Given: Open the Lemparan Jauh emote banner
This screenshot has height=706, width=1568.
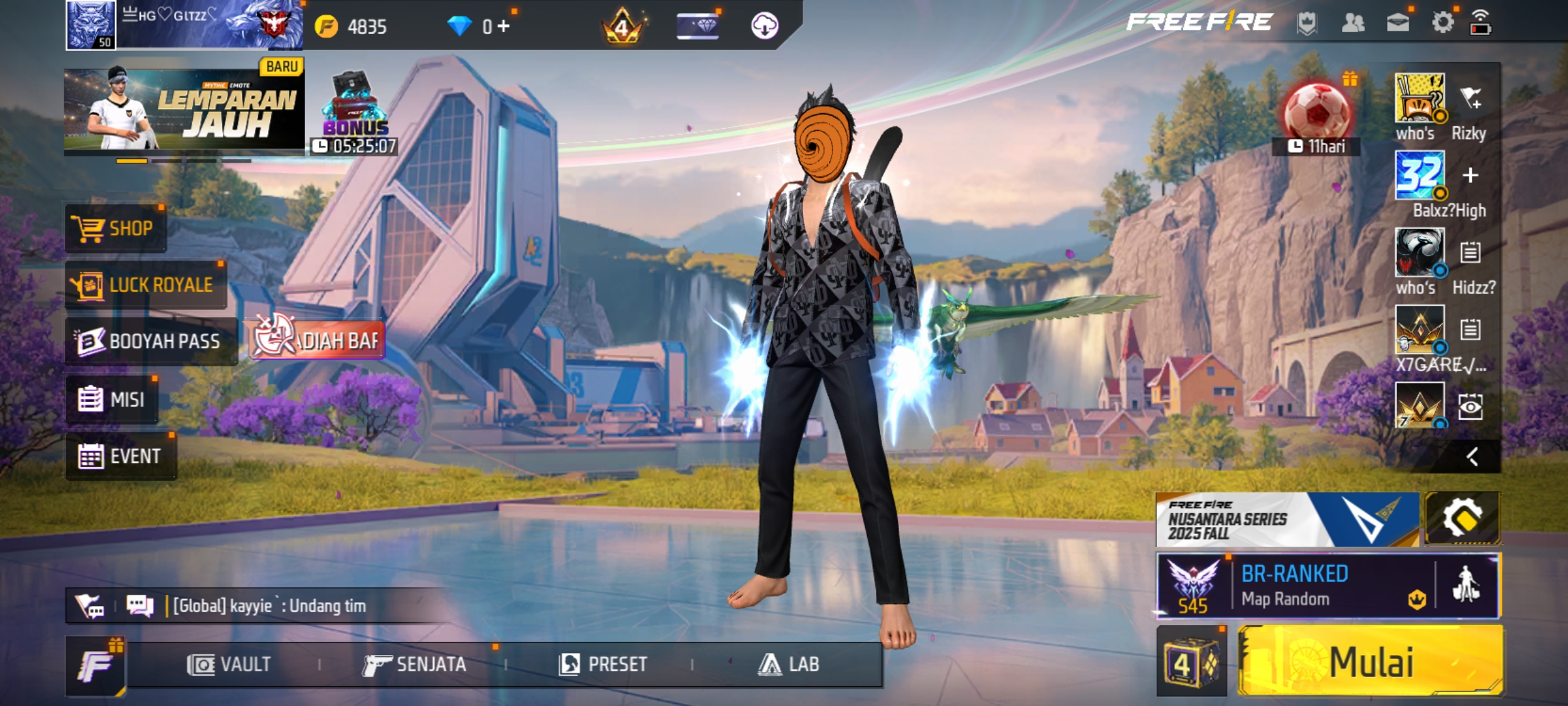Looking at the screenshot, I should click(x=184, y=109).
